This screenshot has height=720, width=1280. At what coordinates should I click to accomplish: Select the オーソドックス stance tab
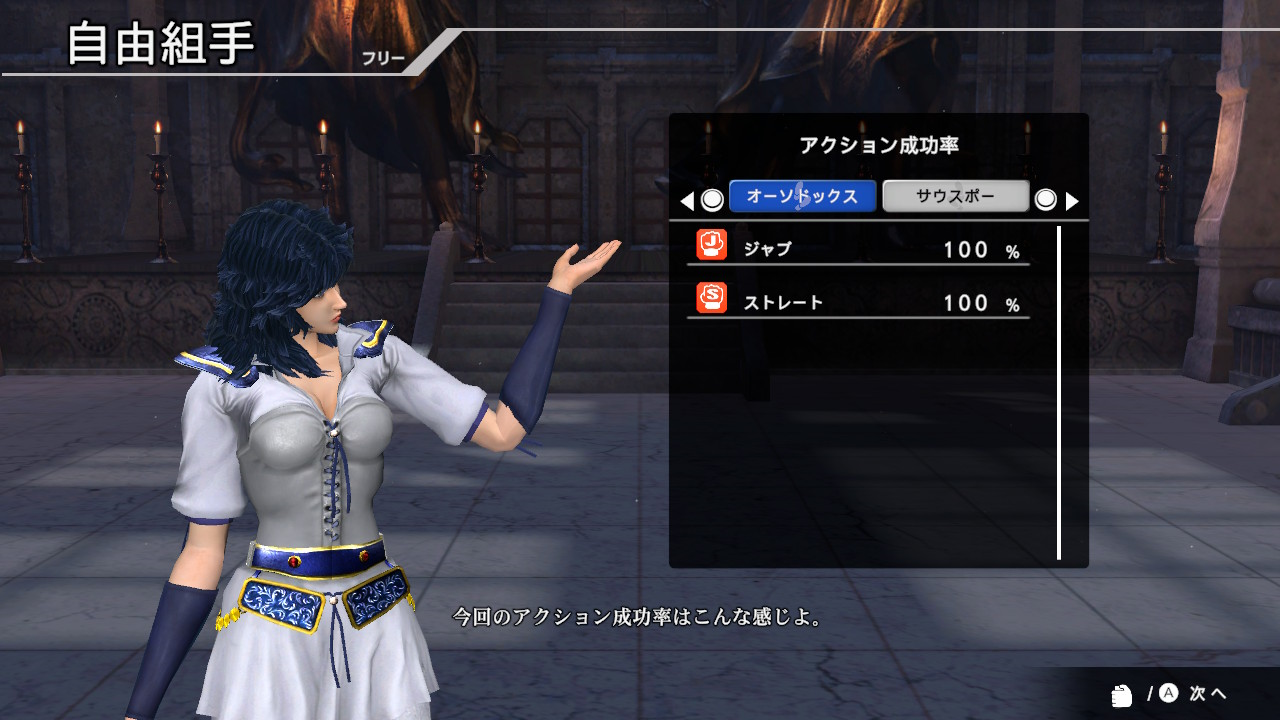coord(802,196)
